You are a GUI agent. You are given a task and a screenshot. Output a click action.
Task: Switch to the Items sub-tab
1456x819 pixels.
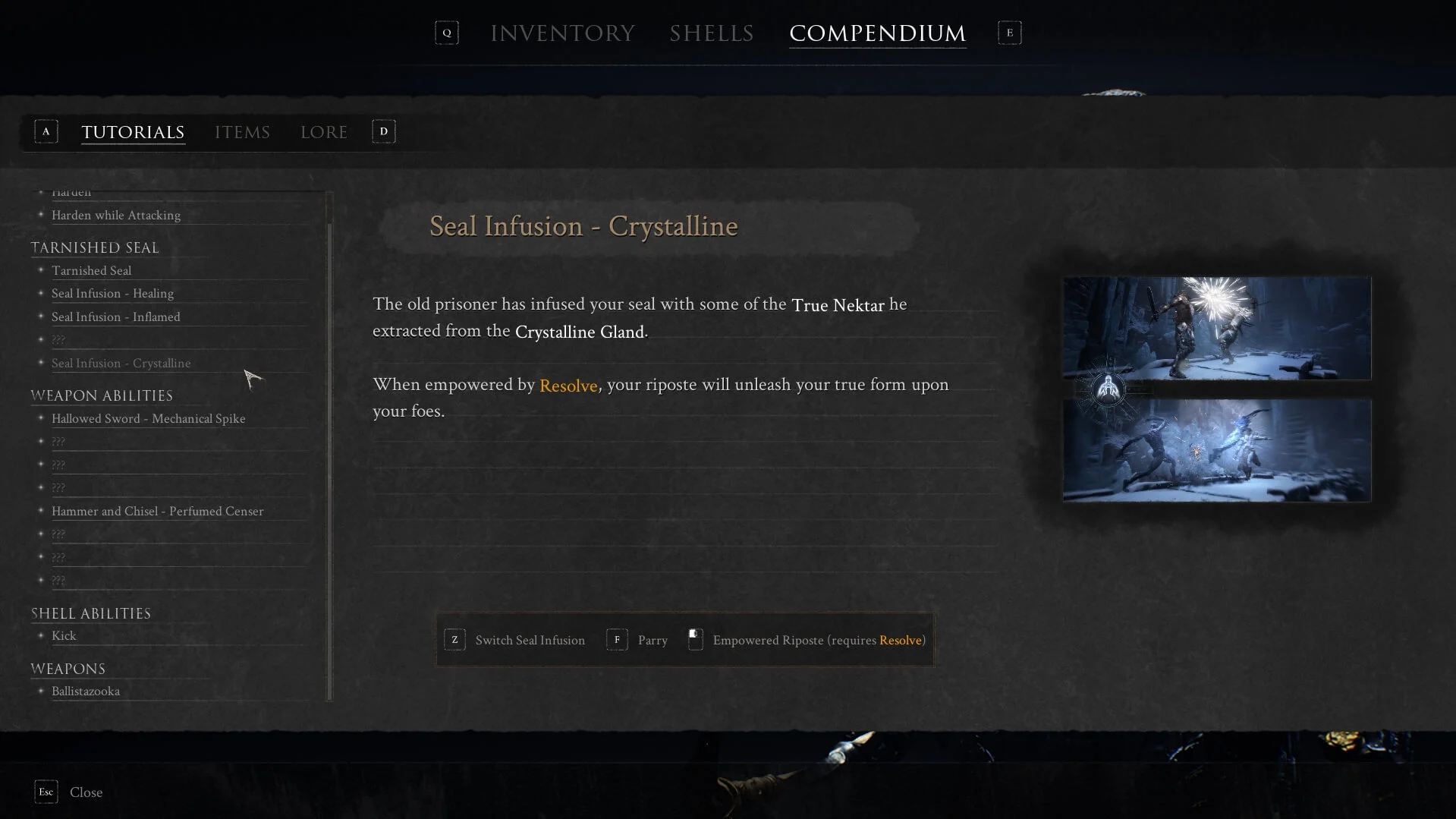pos(242,132)
